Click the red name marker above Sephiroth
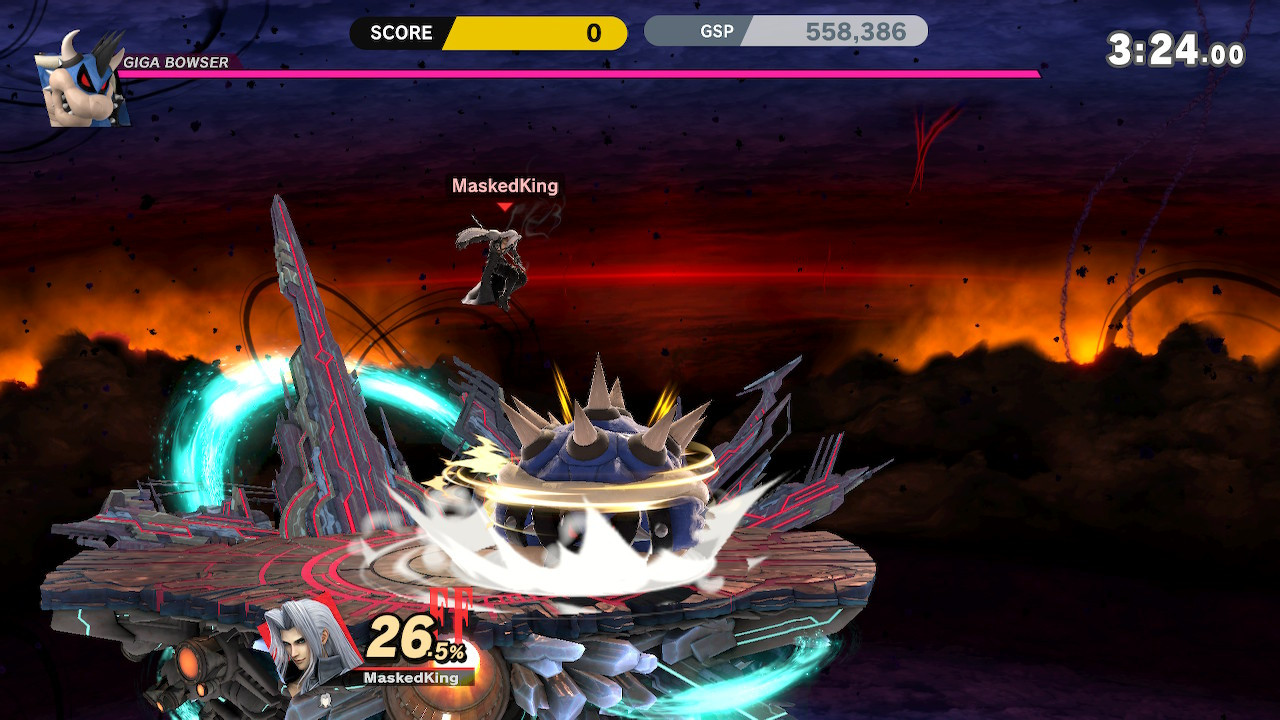This screenshot has height=720, width=1280. point(506,205)
